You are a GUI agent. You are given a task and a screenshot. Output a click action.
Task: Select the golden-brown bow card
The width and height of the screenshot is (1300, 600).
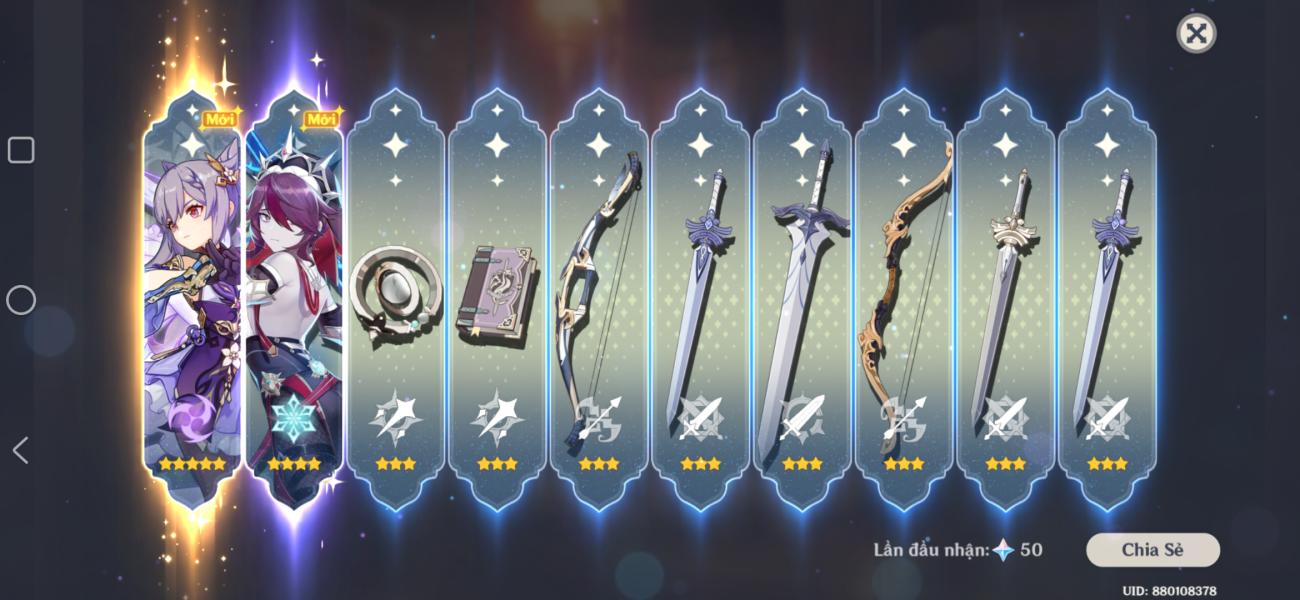904,300
